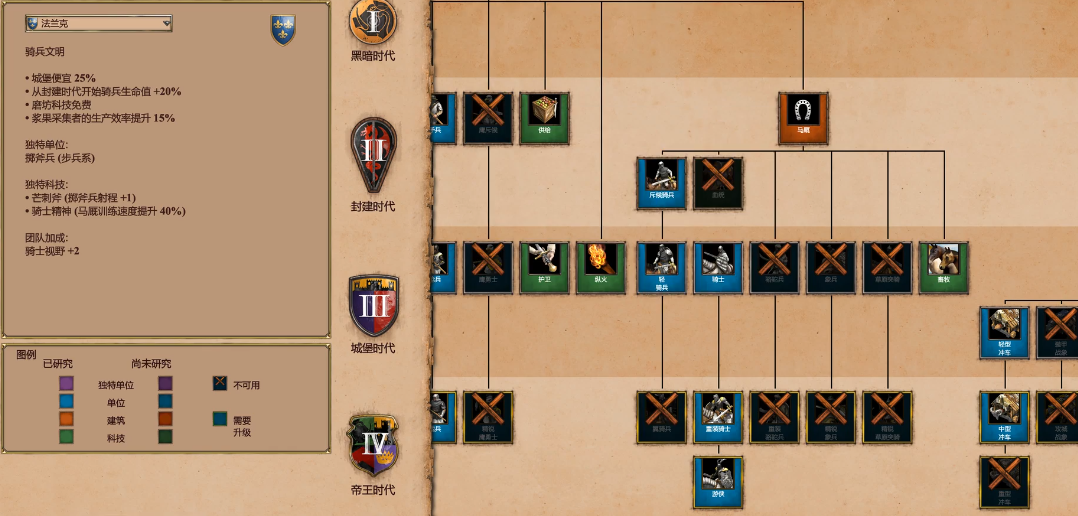Screen dimensions: 1078x516
Task: Click the 黑暗时代 Dark Age shield icon
Action: (372, 20)
